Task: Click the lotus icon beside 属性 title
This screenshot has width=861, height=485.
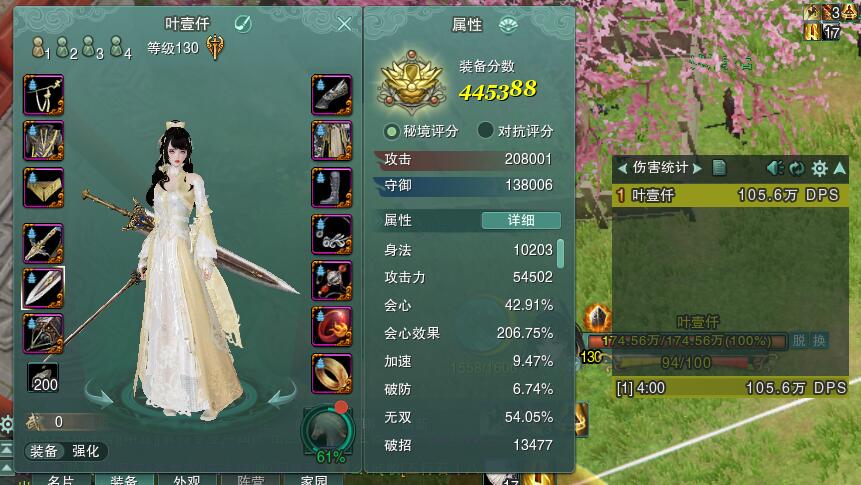Action: pyautogui.click(x=509, y=25)
